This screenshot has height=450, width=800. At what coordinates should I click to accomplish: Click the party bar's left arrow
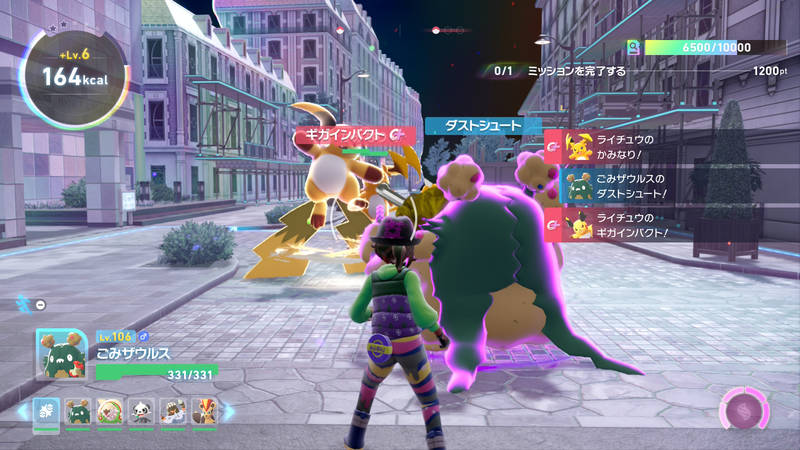point(22,411)
